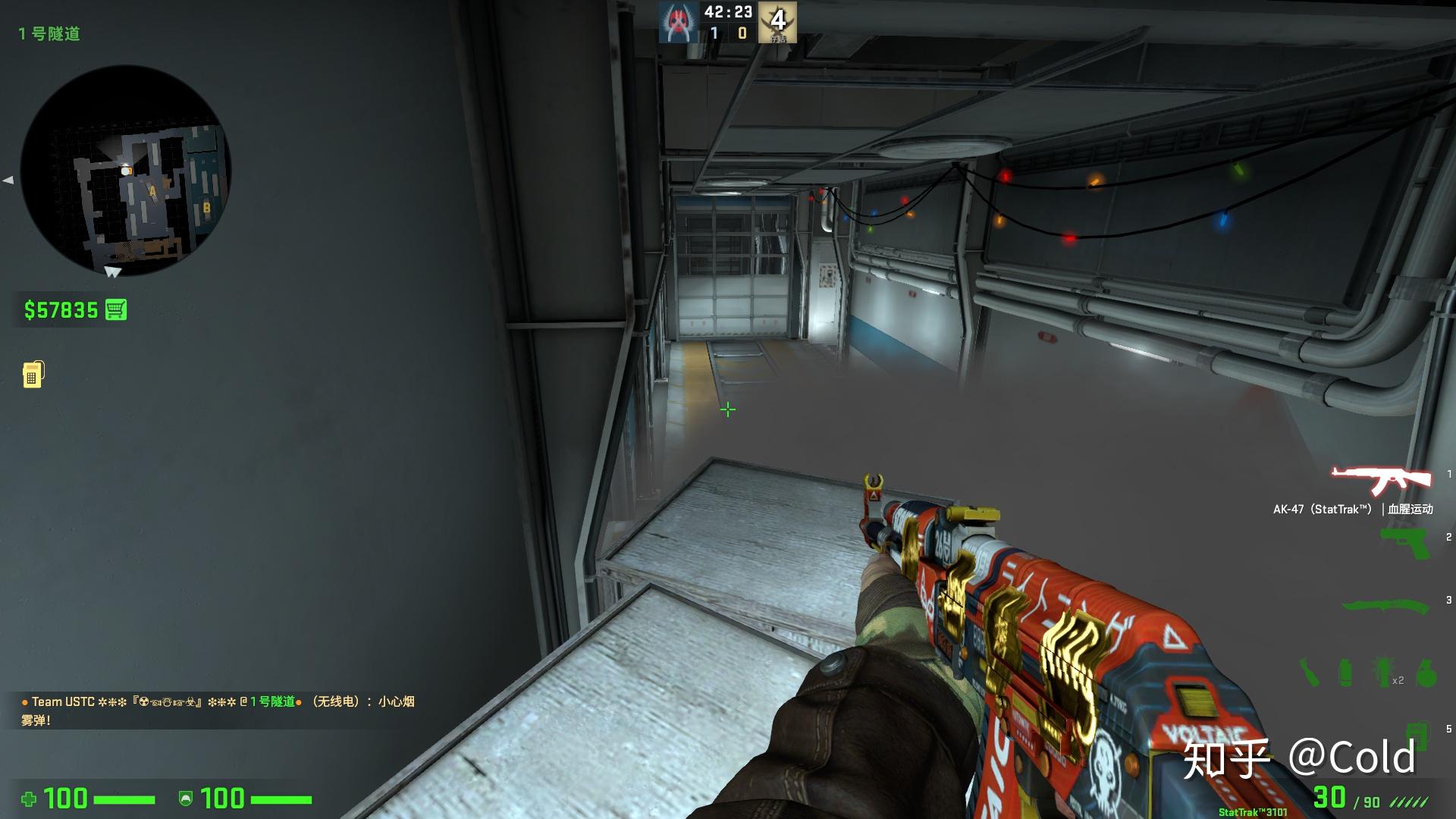This screenshot has height=819, width=1456.
Task: Switch to the pistol in slot 2
Action: pyautogui.click(x=1404, y=543)
